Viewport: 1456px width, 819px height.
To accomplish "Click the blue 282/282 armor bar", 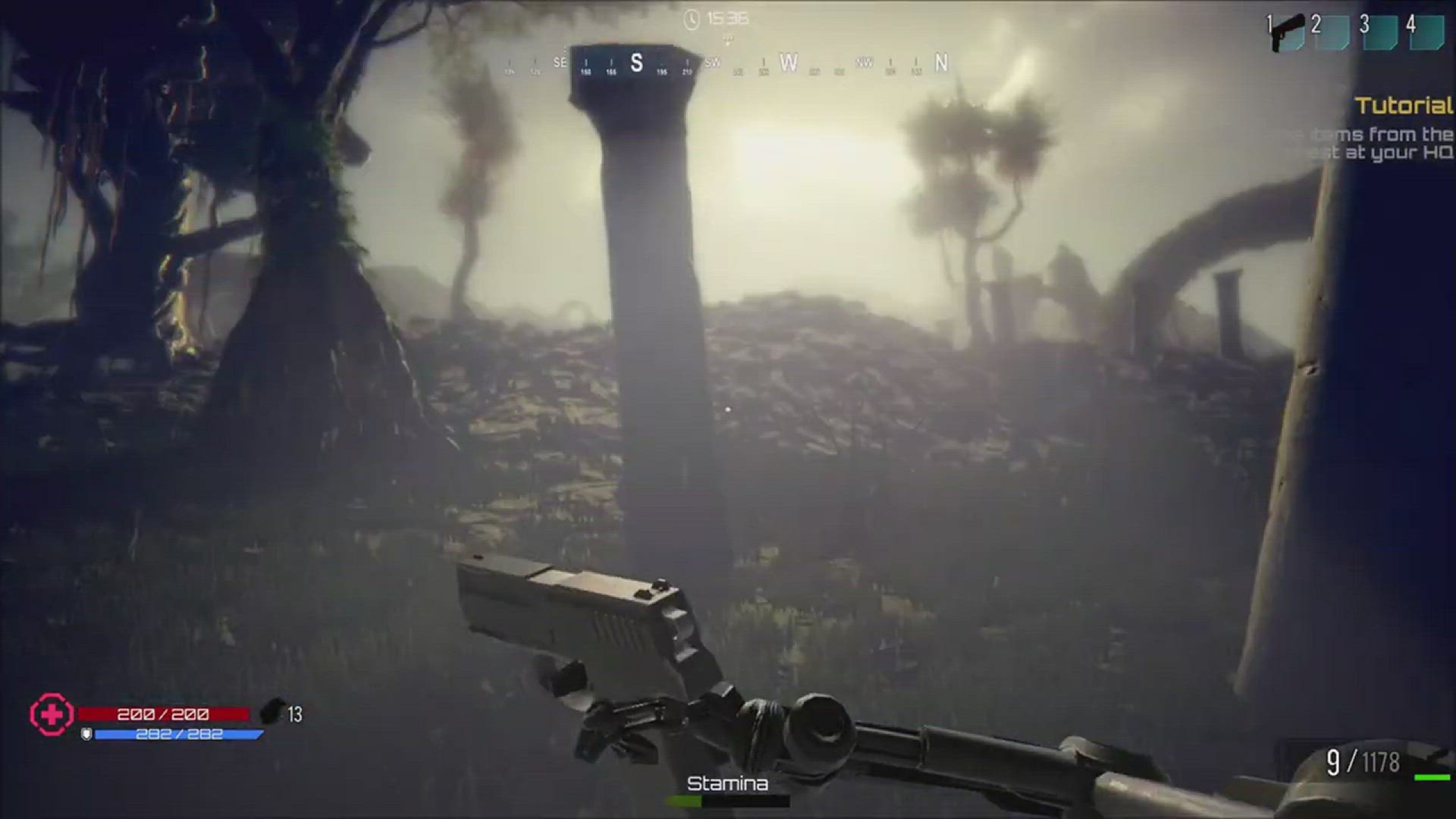I will point(180,734).
